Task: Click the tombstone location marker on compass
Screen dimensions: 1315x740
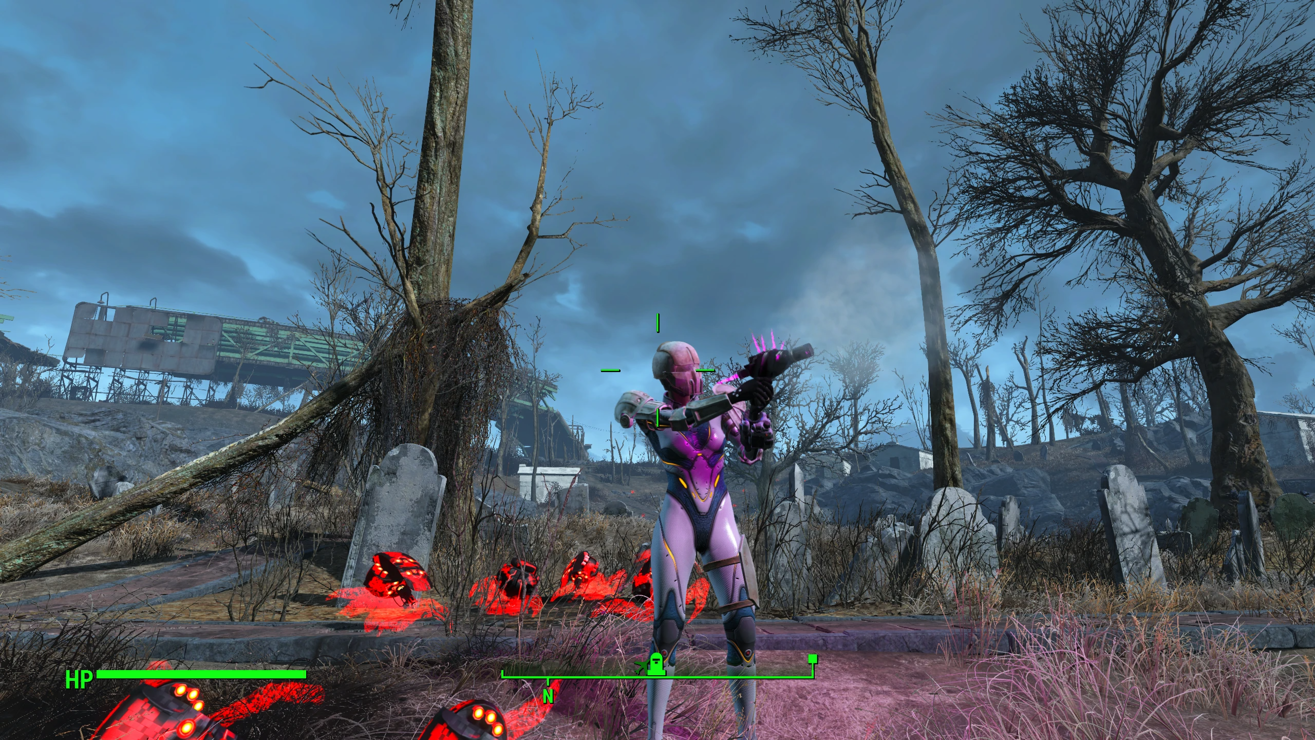Action: pos(656,664)
